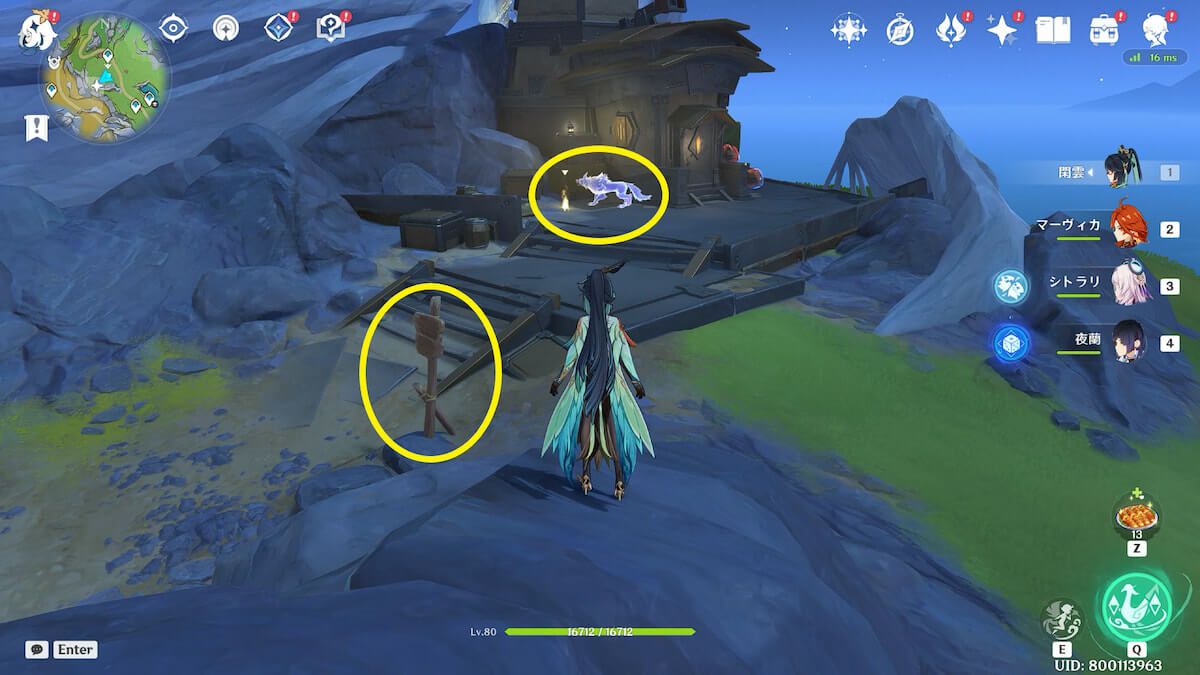Switch to party member シトラリ
1200x675 pixels.
[x=1125, y=285]
